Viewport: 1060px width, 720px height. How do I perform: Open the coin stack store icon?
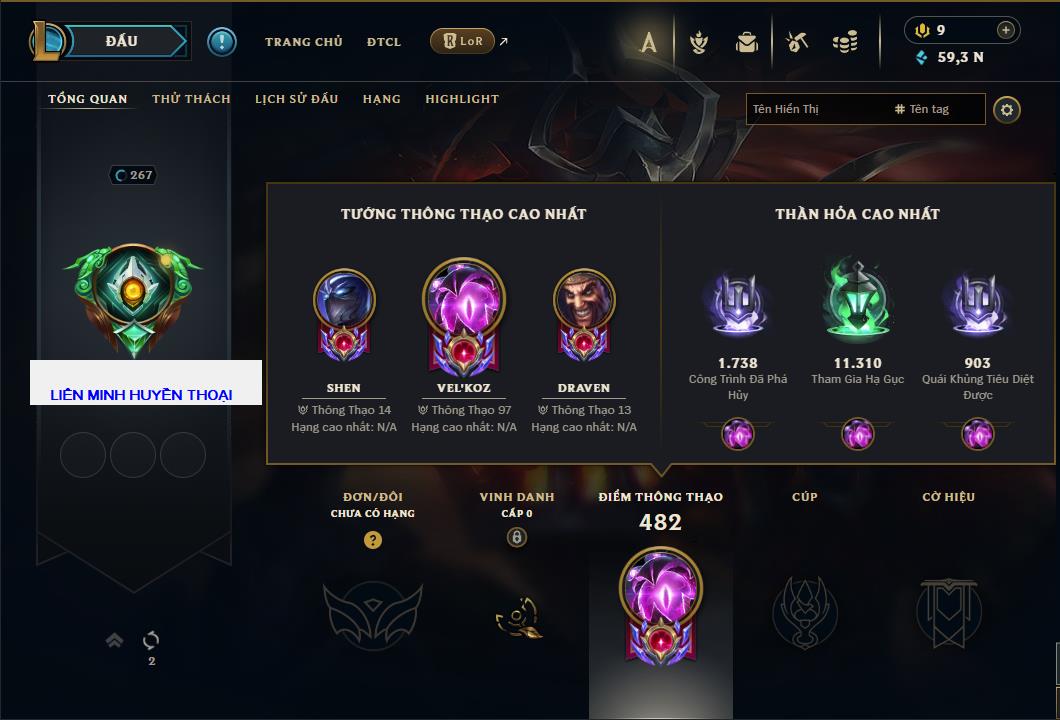click(x=845, y=42)
